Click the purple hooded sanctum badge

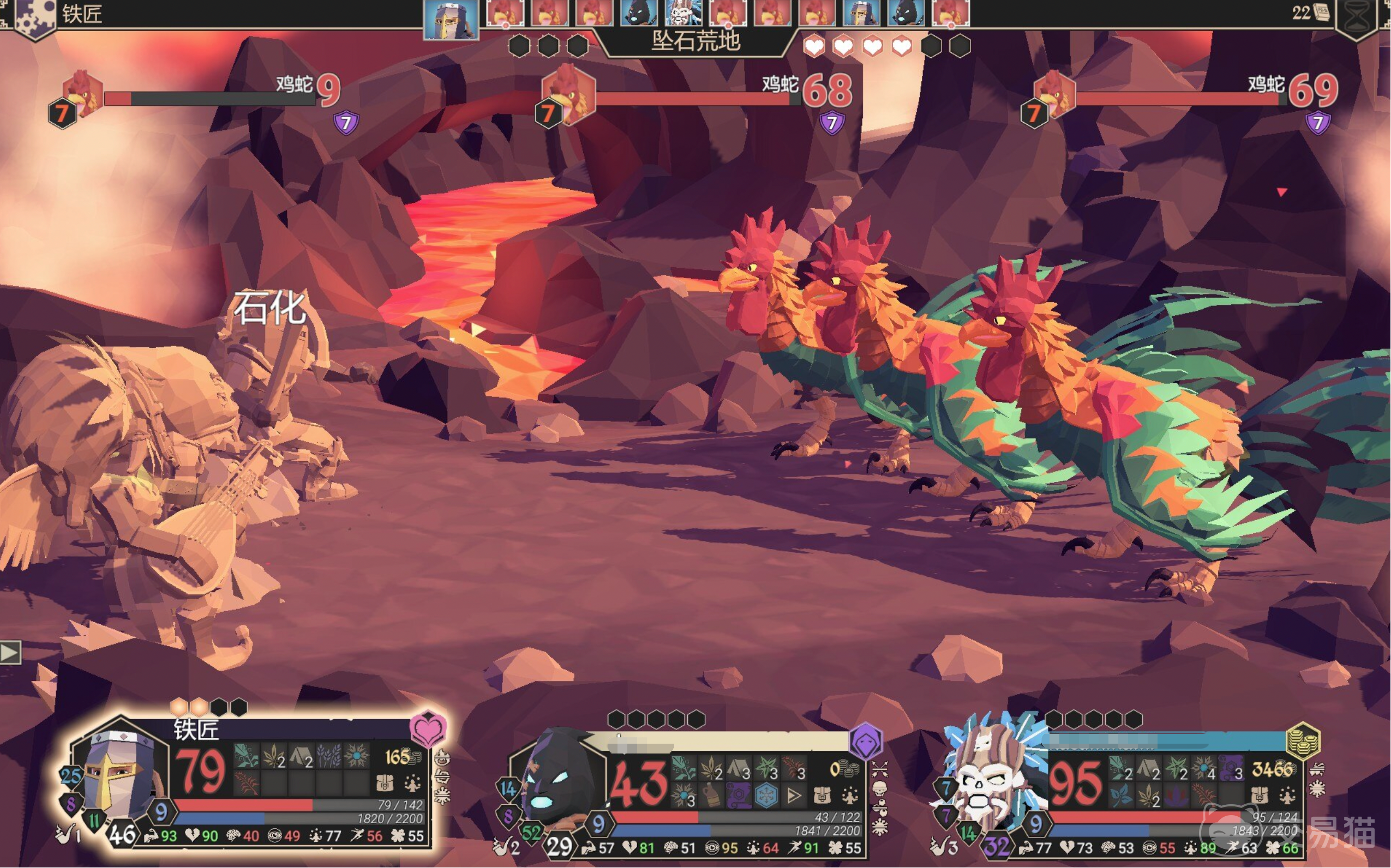pos(866,741)
